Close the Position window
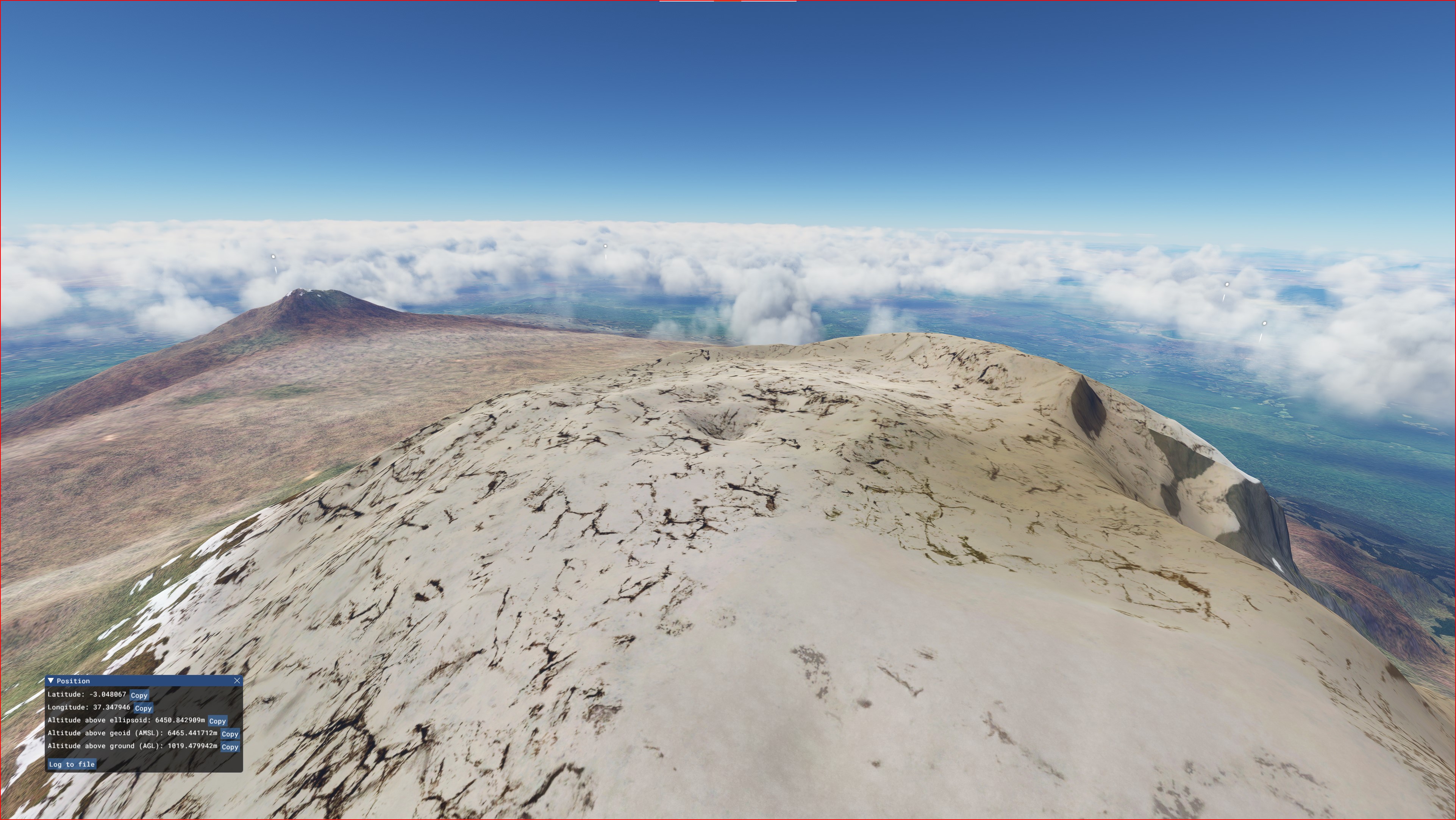This screenshot has width=1456, height=820. click(237, 681)
